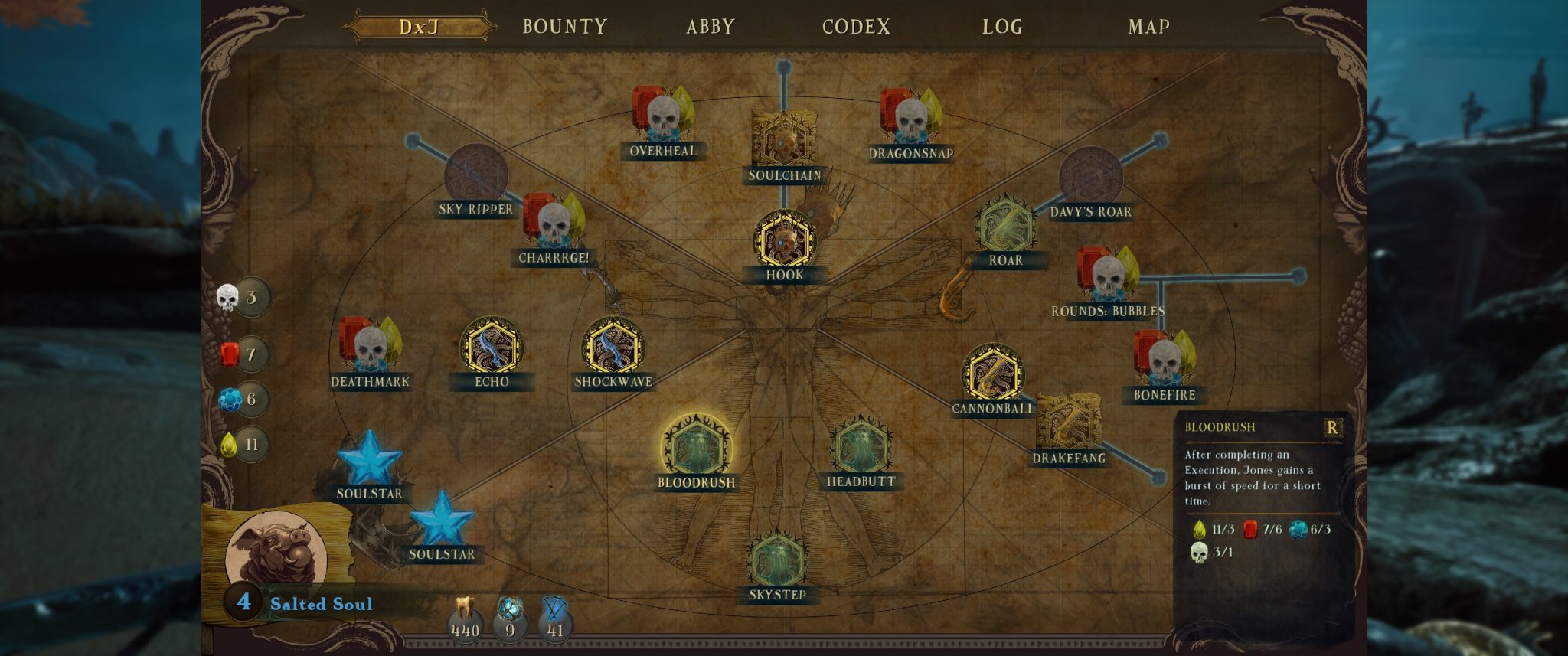Click the Hook skill node
This screenshot has height=656, width=1568.
784,240
